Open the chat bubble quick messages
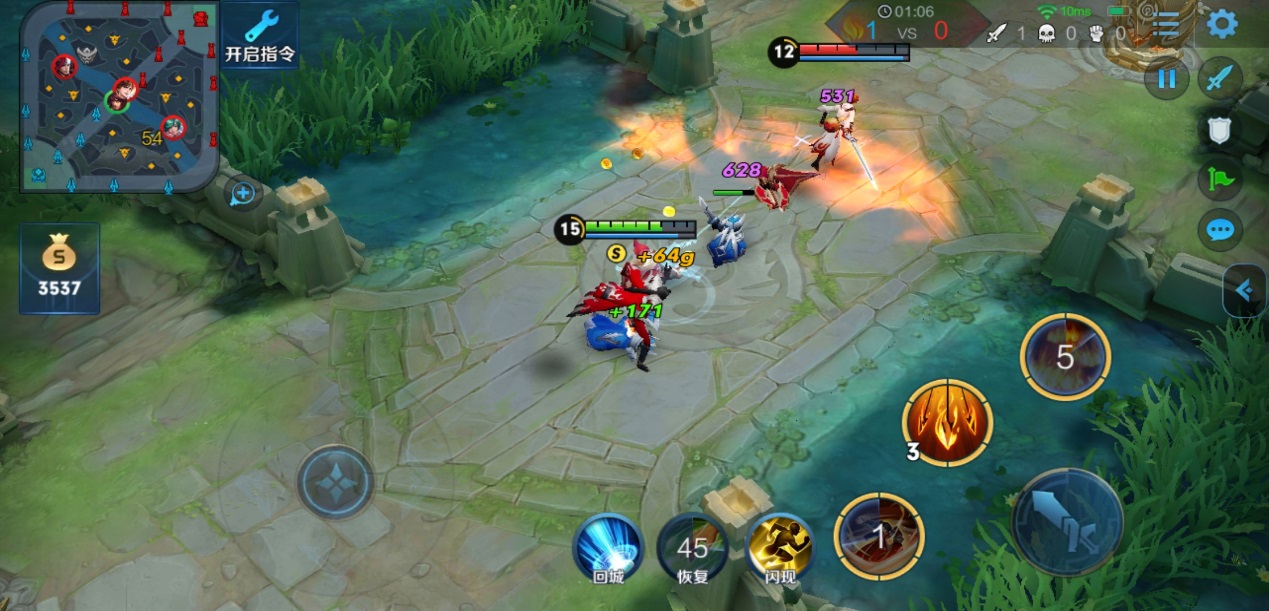This screenshot has width=1269, height=611. [x=1220, y=230]
